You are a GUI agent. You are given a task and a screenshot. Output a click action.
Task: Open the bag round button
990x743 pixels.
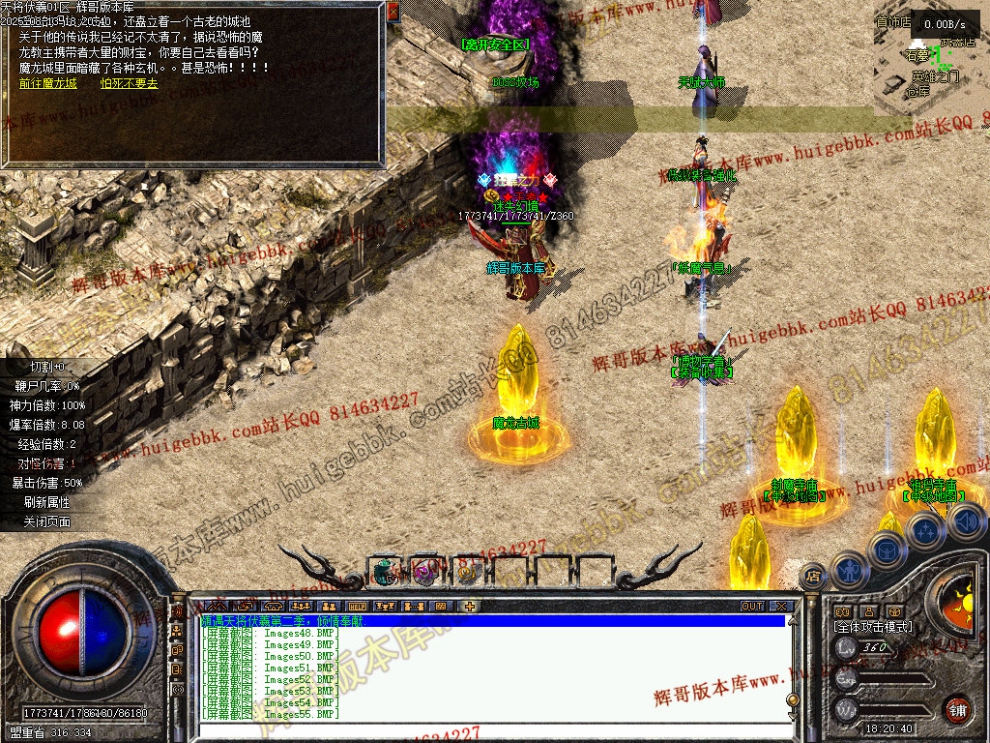(887, 548)
